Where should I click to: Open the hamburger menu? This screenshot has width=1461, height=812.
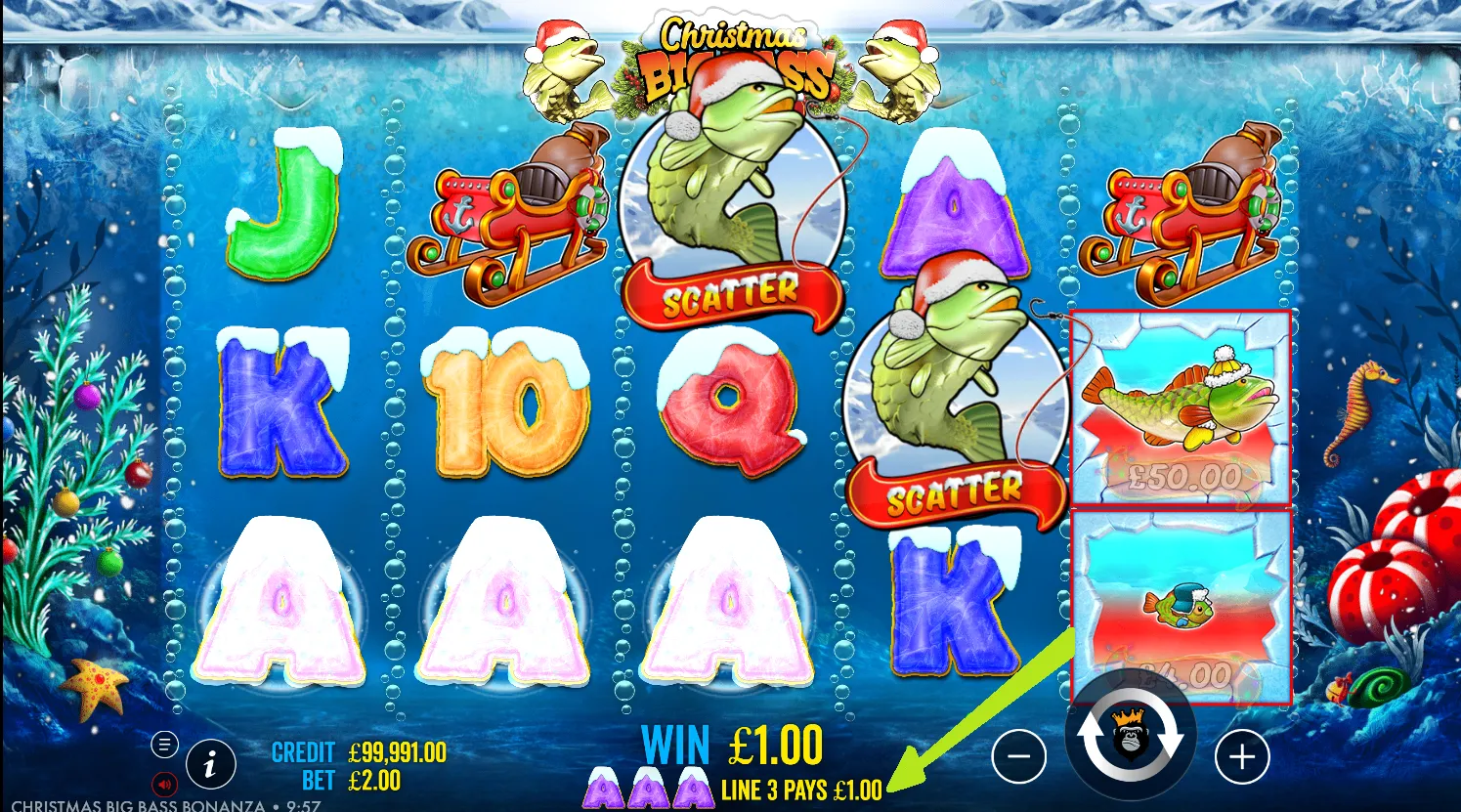click(164, 746)
